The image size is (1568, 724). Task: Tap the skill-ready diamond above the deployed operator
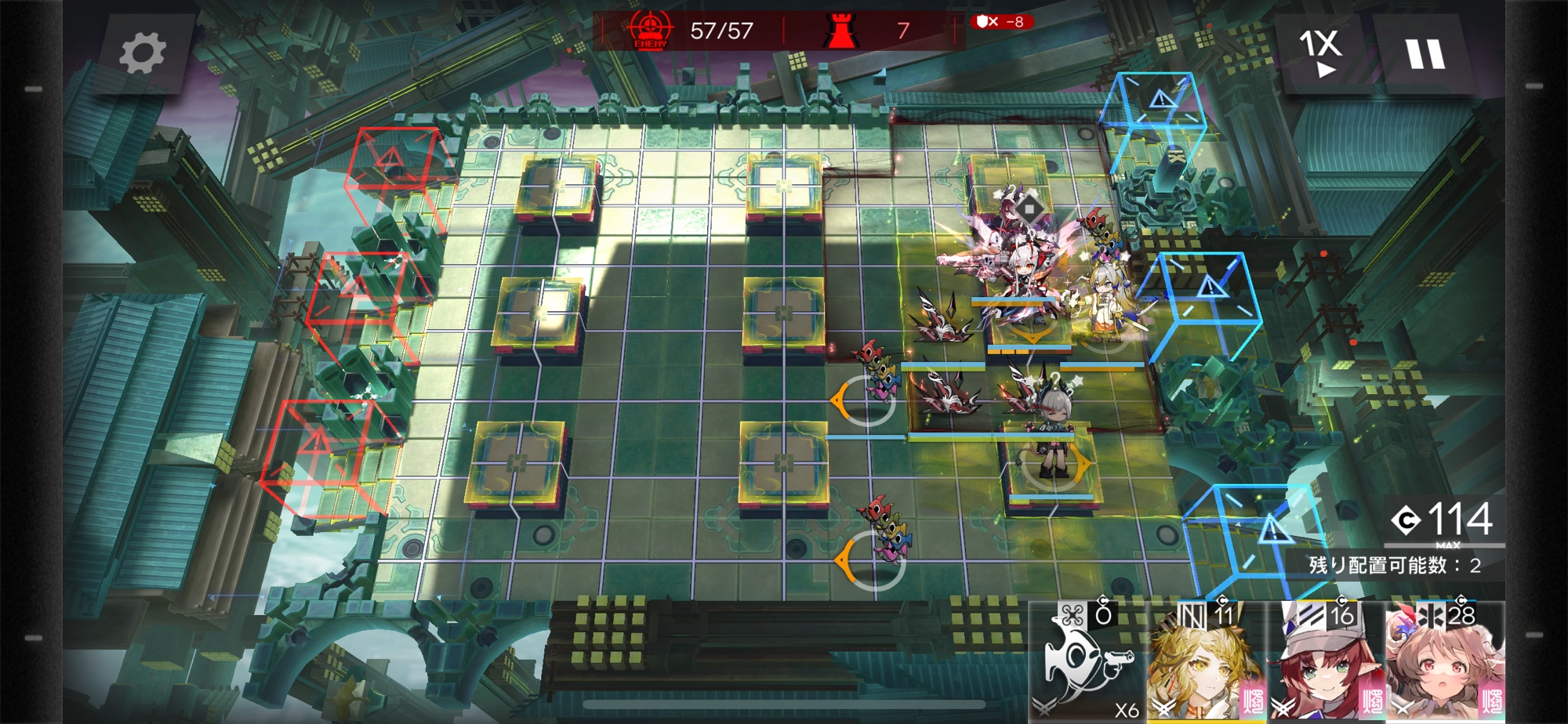click(x=1029, y=209)
